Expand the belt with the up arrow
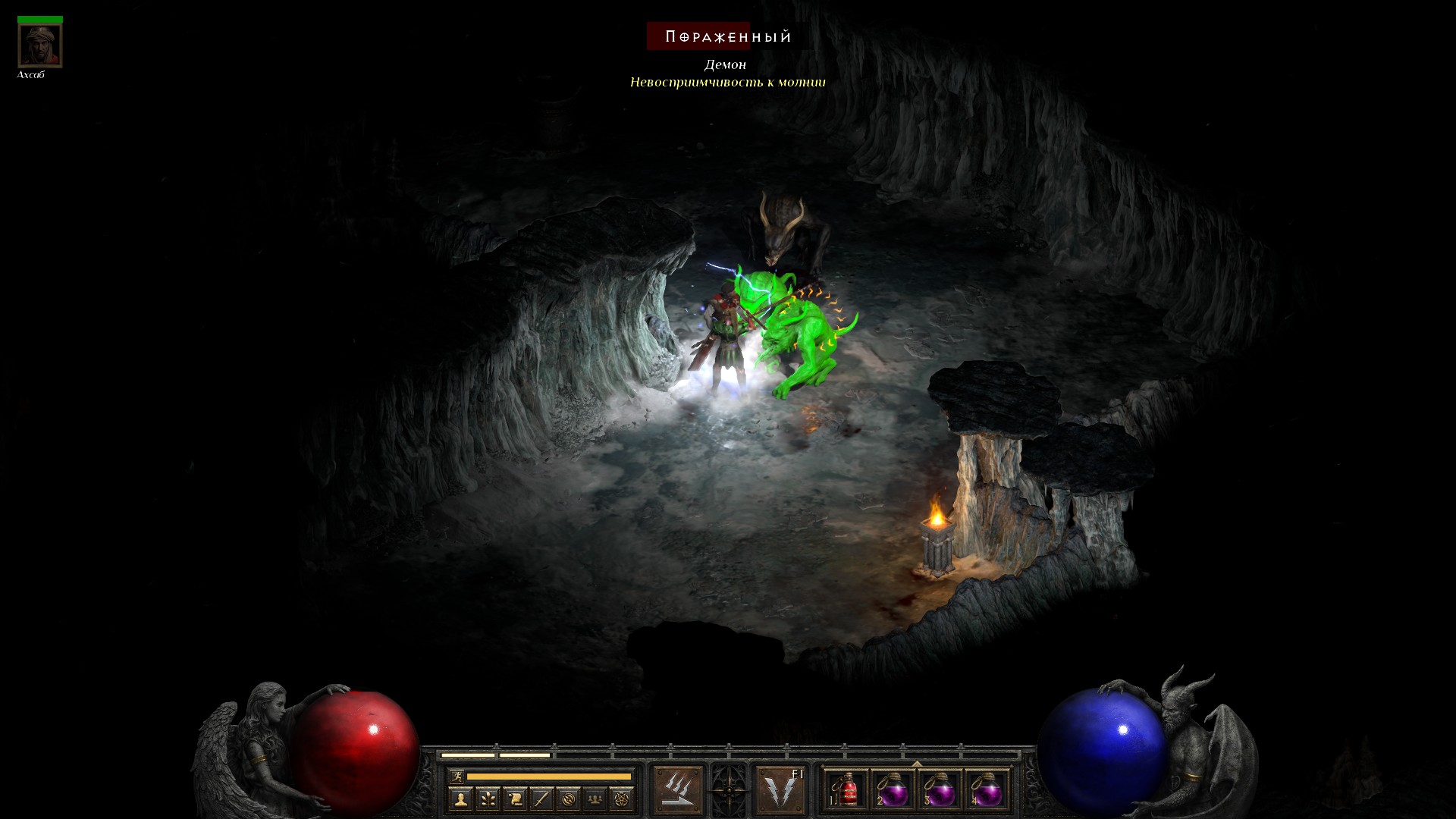1456x819 pixels. click(x=917, y=763)
